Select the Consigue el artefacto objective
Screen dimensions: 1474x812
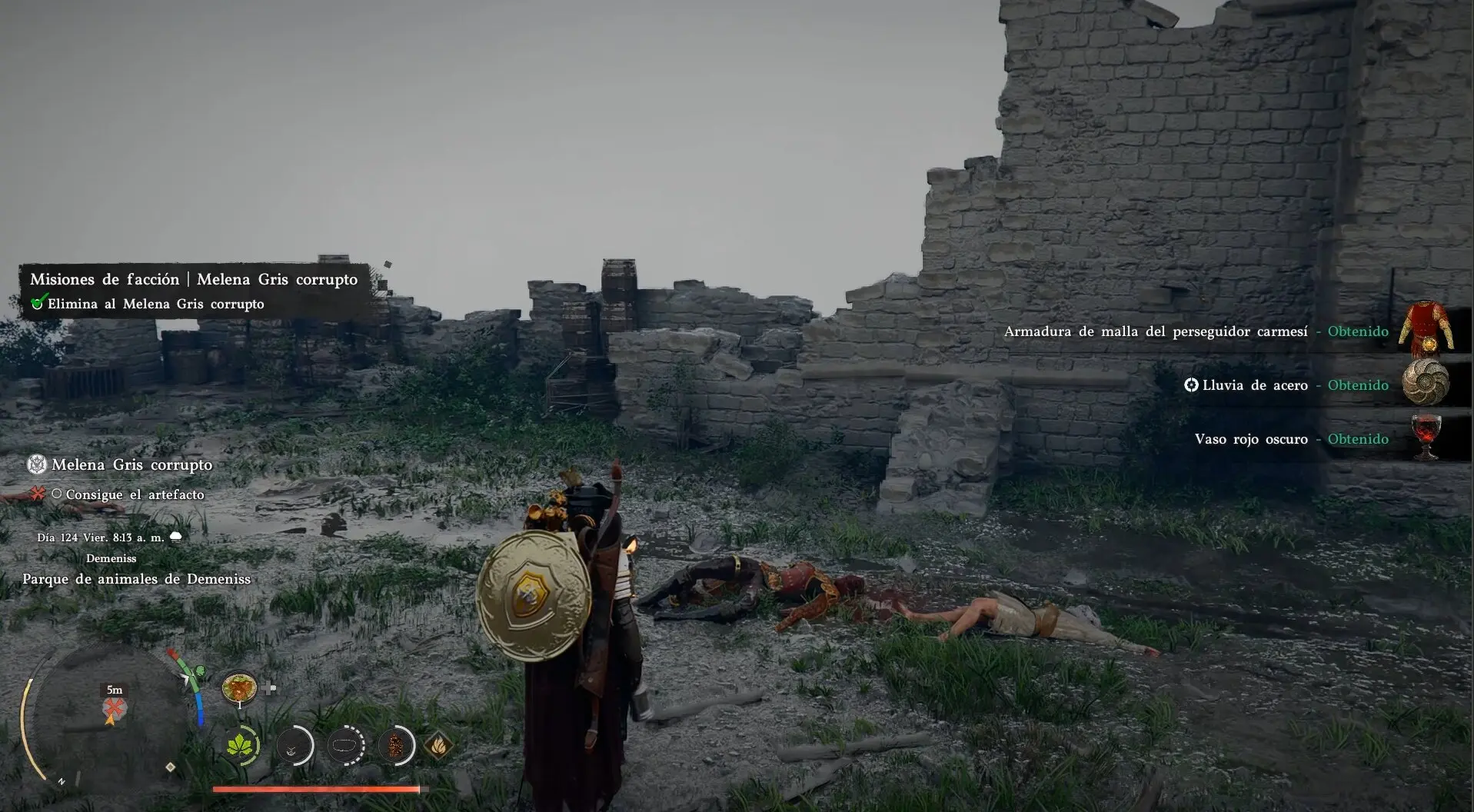[x=134, y=494]
